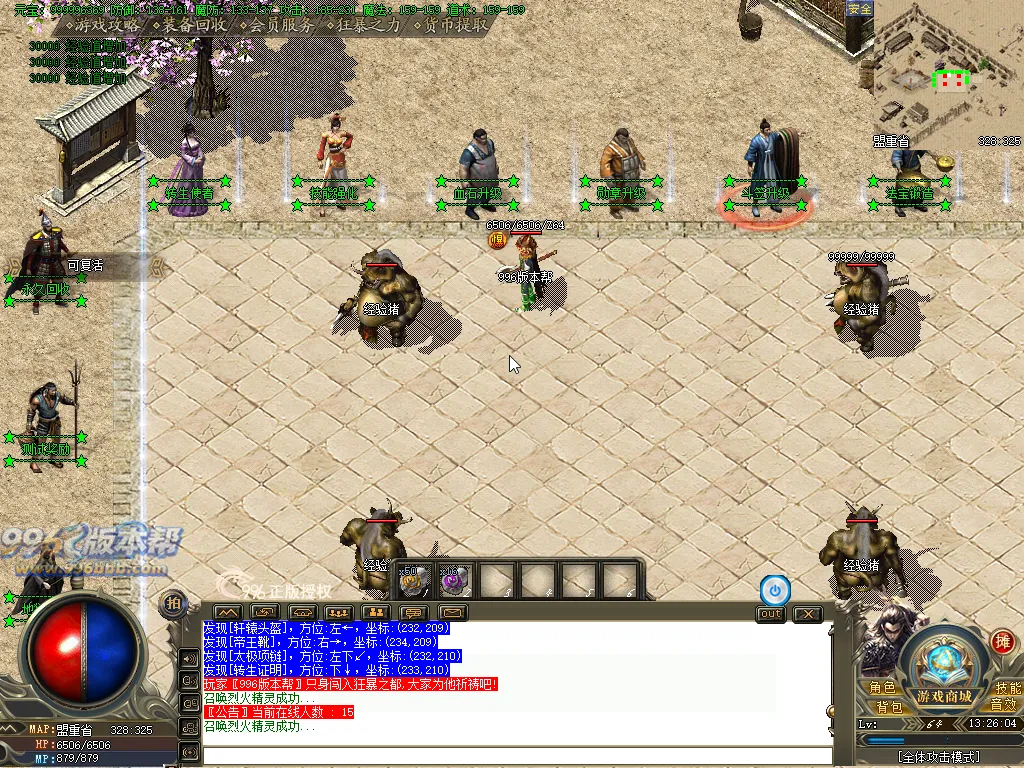1024x768 pixels.
Task: Click the chat text input field
Action: point(517,755)
